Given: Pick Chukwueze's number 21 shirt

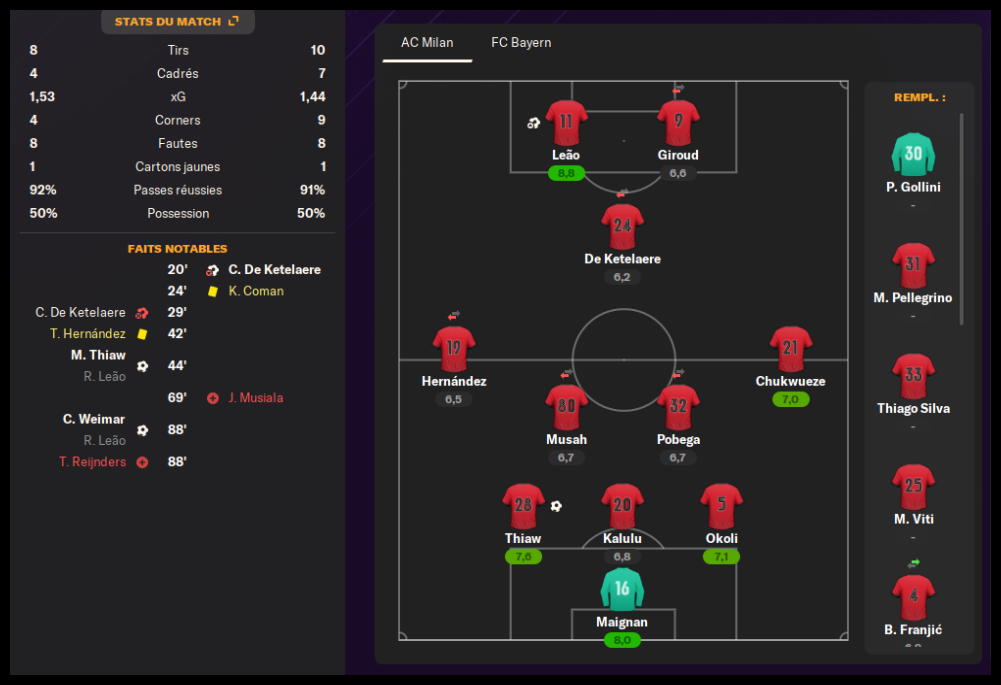Looking at the screenshot, I should (x=790, y=349).
